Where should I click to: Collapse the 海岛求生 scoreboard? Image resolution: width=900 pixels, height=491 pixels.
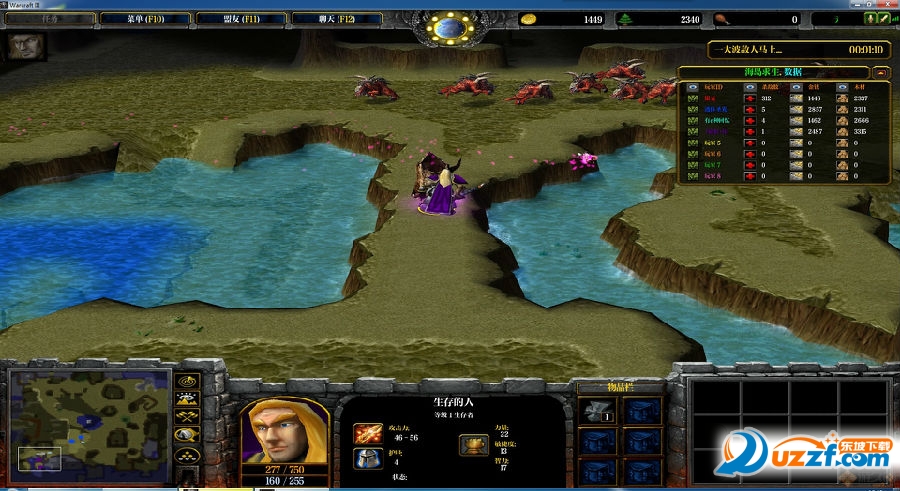880,72
